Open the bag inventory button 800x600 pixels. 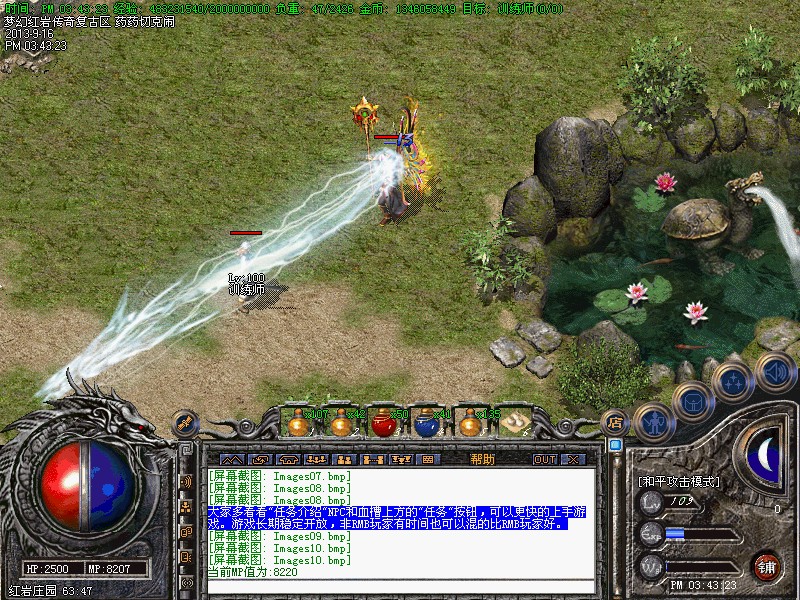pos(692,401)
